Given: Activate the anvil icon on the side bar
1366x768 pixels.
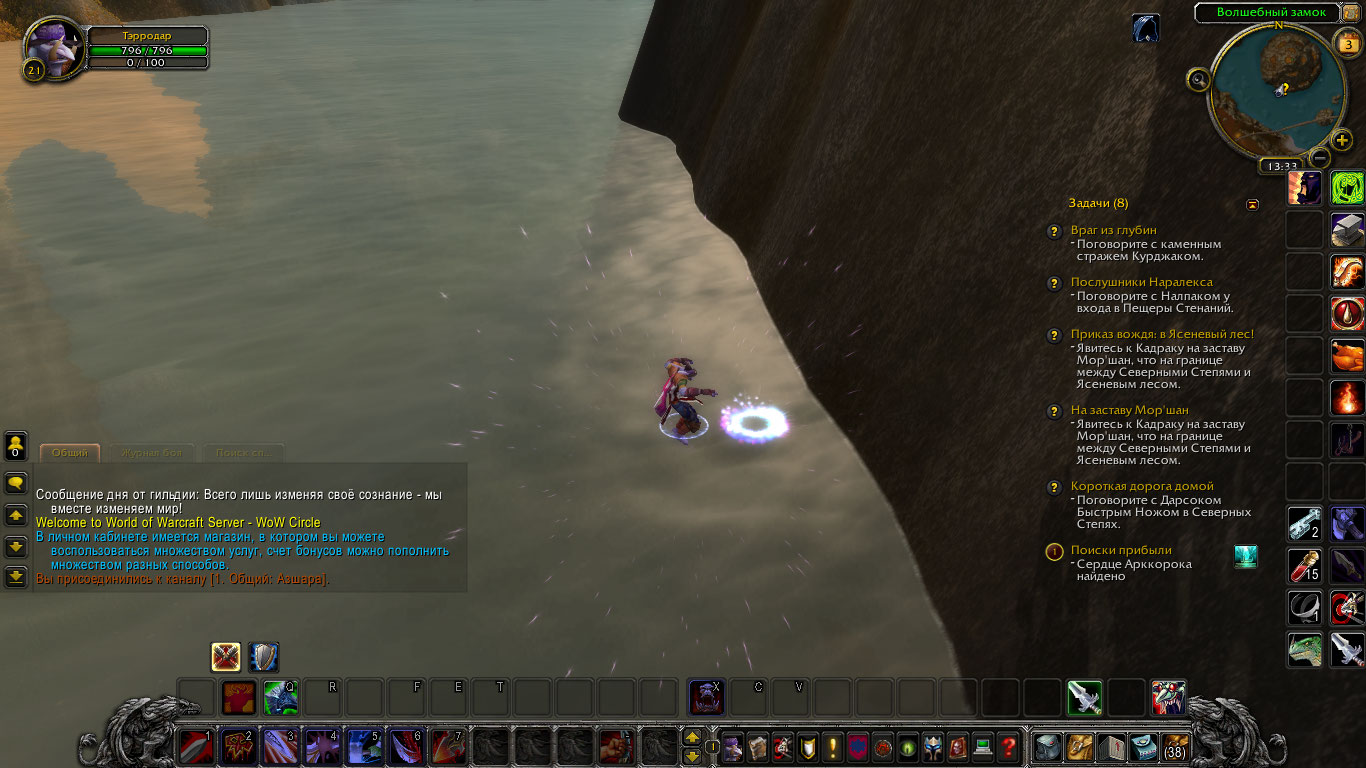Looking at the screenshot, I should tap(1347, 229).
